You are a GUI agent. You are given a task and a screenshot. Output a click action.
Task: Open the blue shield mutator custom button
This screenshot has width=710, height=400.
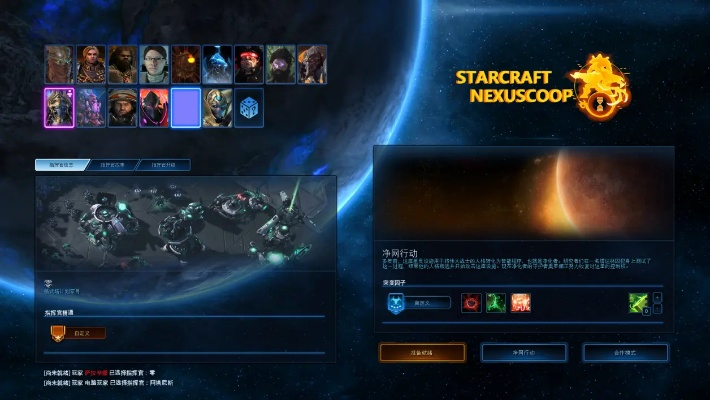point(418,302)
